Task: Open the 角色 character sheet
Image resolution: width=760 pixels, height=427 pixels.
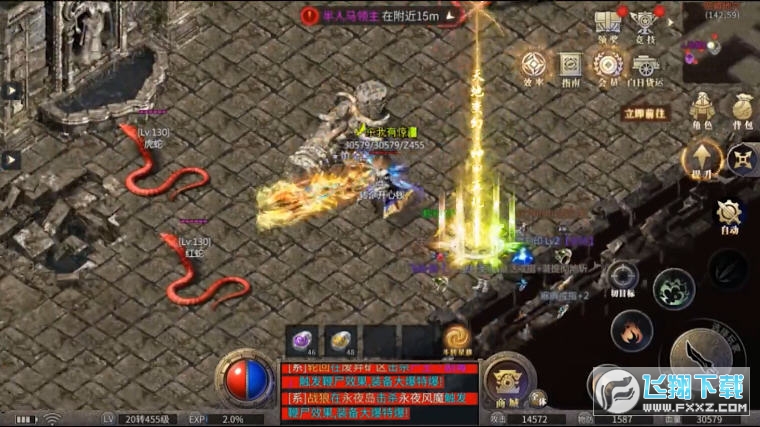Action: pyautogui.click(x=702, y=109)
